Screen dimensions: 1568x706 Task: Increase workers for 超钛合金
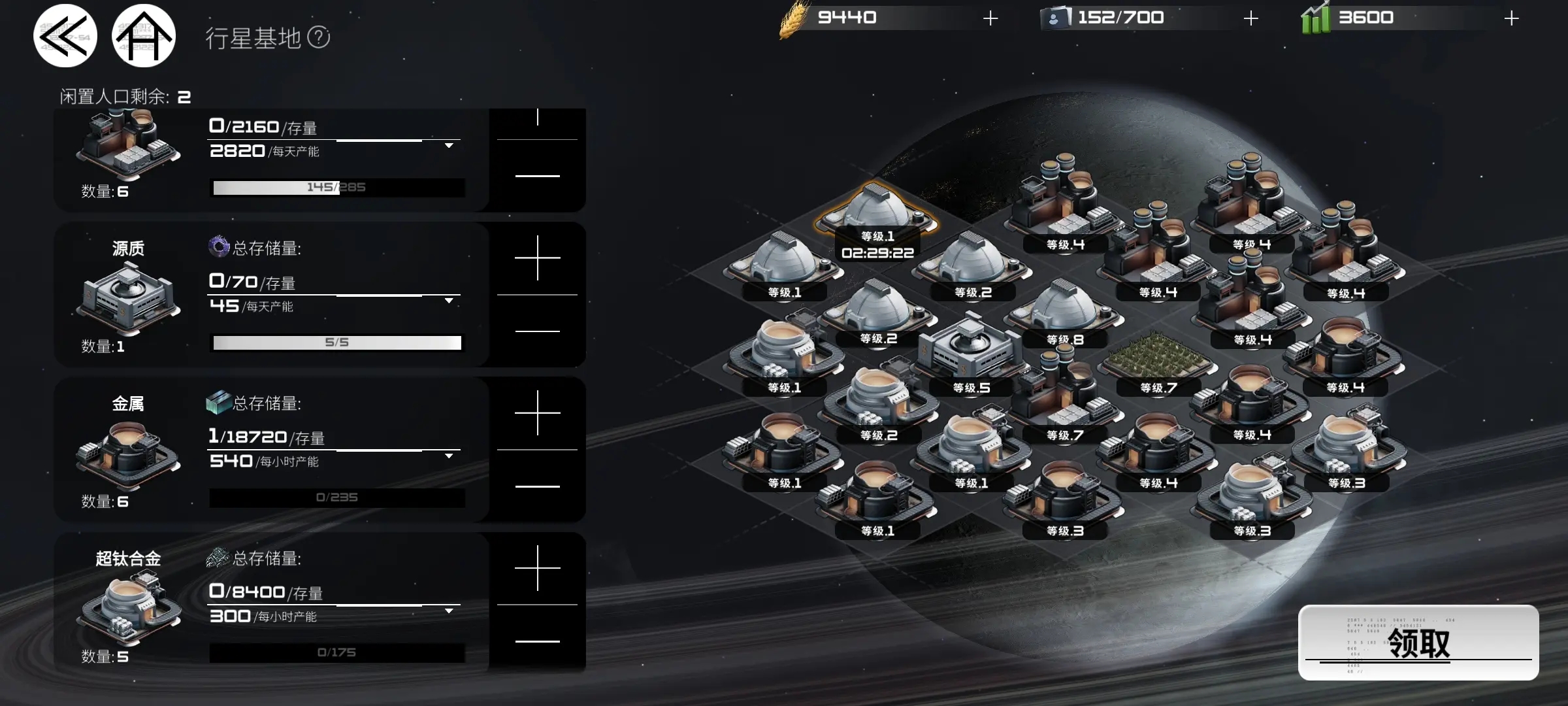[x=537, y=568]
